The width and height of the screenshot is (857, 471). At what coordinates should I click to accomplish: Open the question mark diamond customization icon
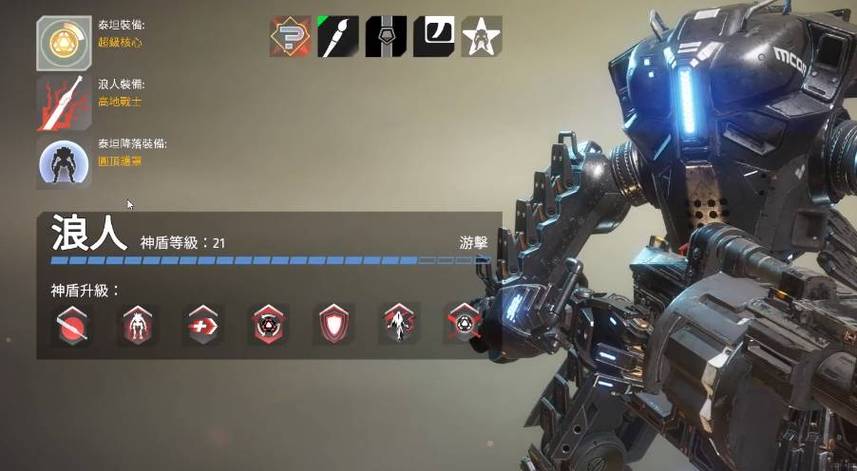pyautogui.click(x=290, y=36)
